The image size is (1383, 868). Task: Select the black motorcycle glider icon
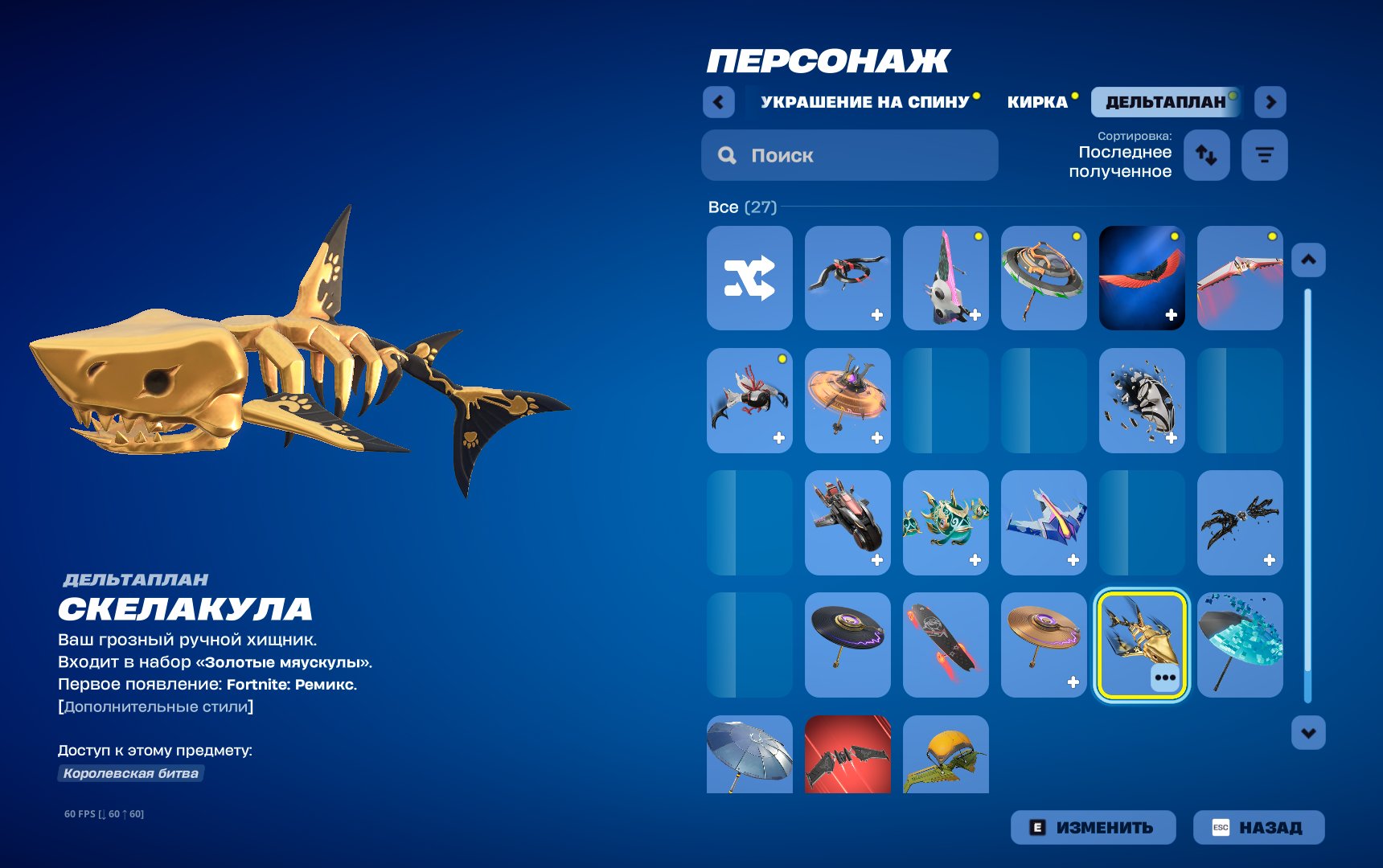(x=847, y=522)
